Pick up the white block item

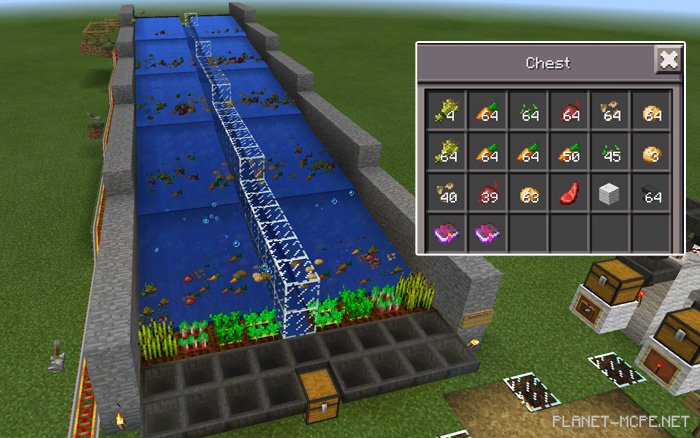pos(611,194)
